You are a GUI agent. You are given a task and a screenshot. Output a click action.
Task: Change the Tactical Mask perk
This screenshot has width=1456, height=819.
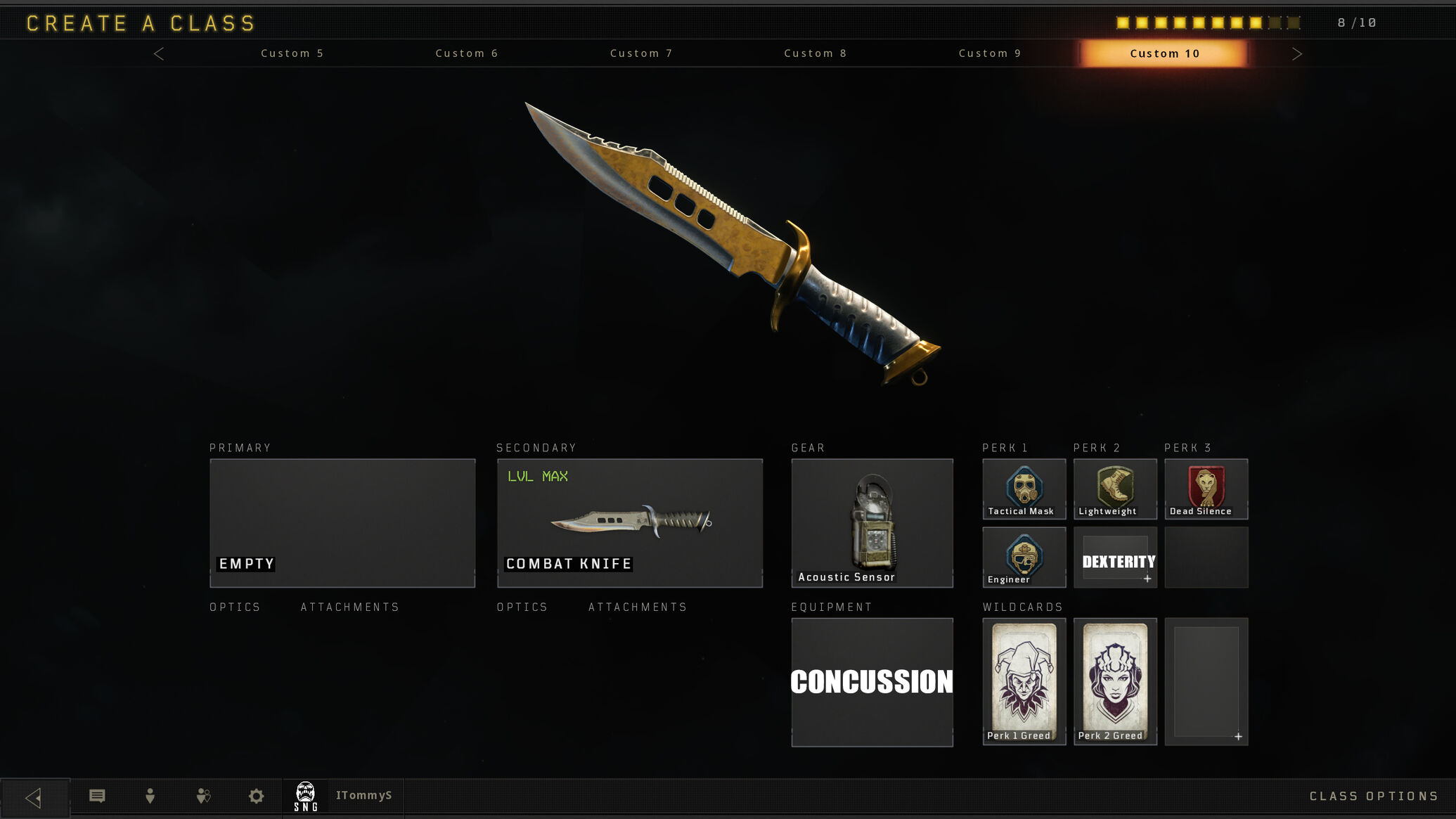(x=1024, y=489)
